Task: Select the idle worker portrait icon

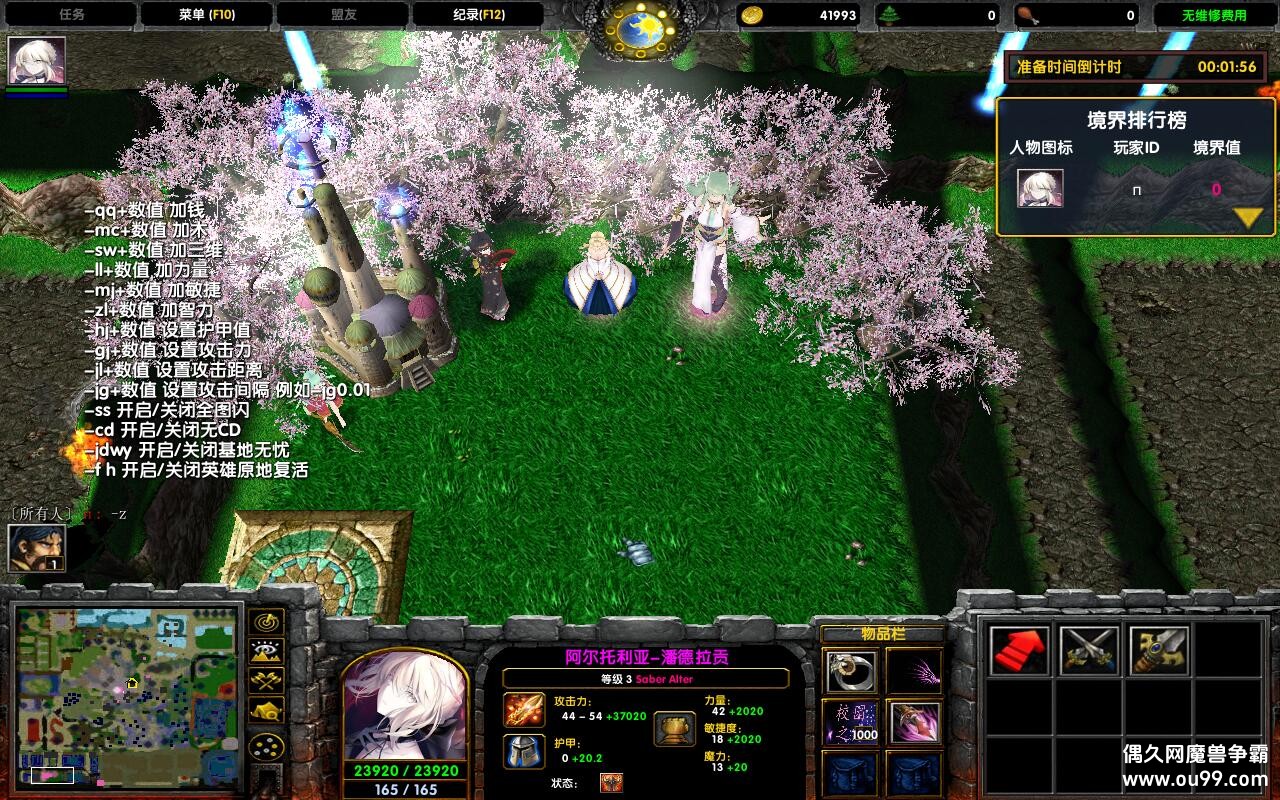Action: click(37, 548)
